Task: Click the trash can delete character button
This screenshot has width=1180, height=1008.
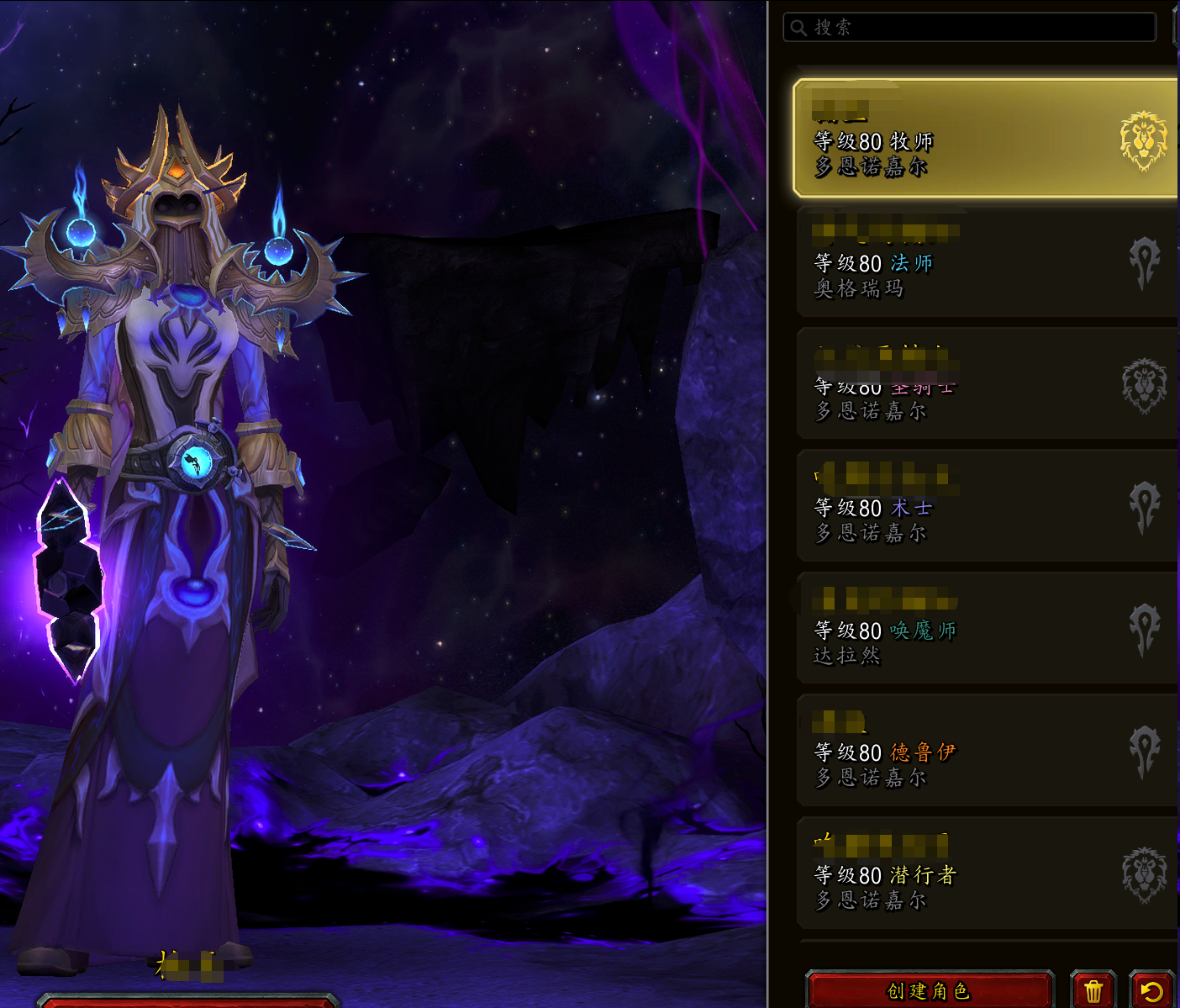Action: pyautogui.click(x=1093, y=991)
